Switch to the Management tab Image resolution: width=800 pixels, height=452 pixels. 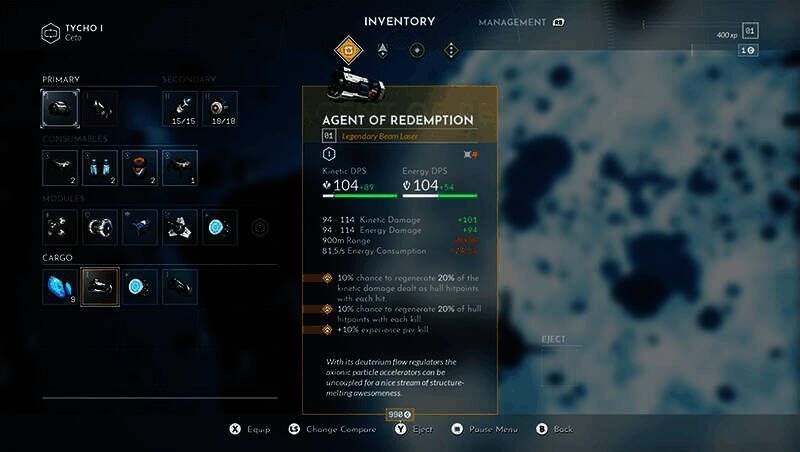coord(512,22)
